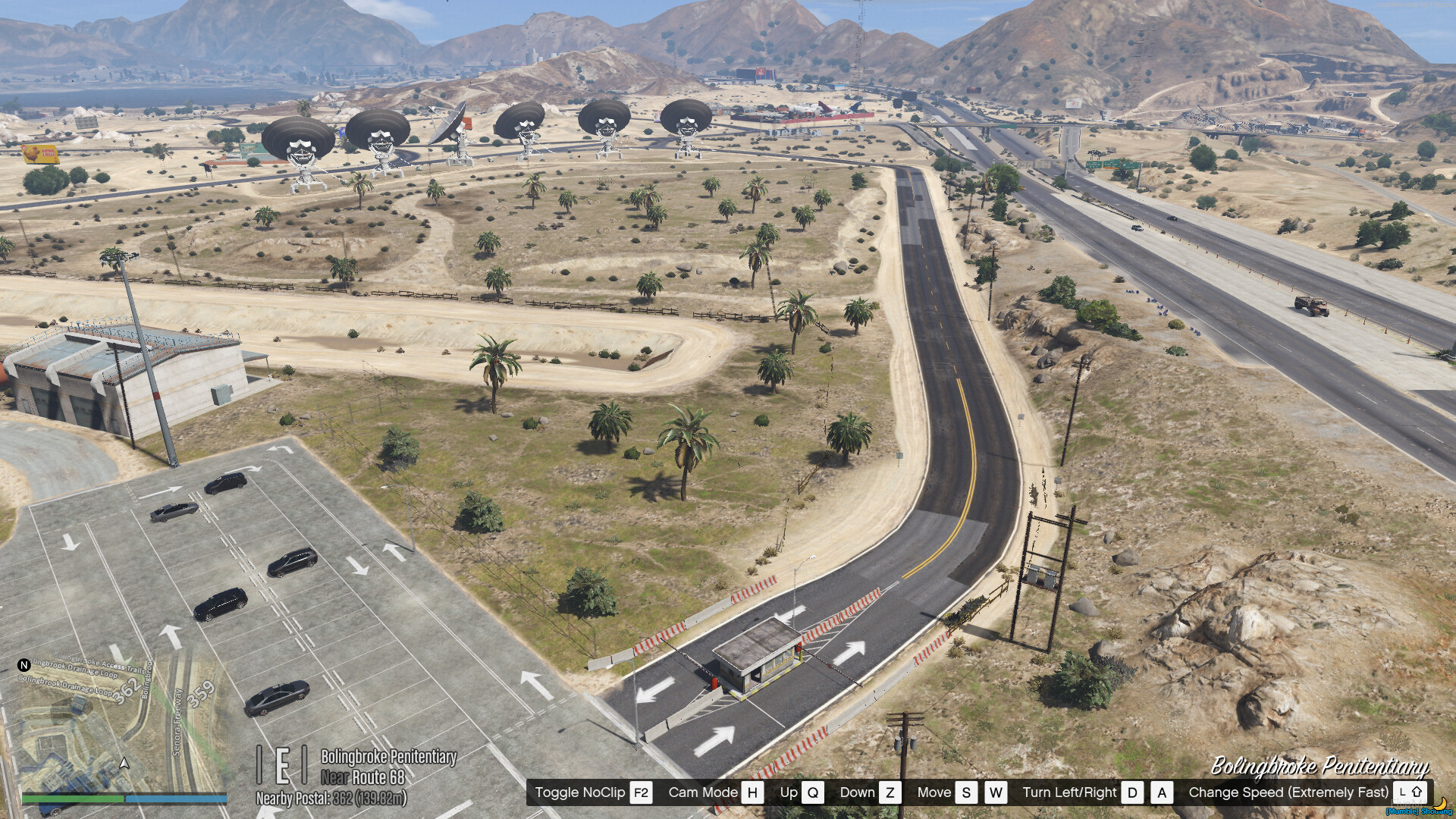Open the 359 freeway marker on the minimap
This screenshot has height=819, width=1456.
pos(201,693)
